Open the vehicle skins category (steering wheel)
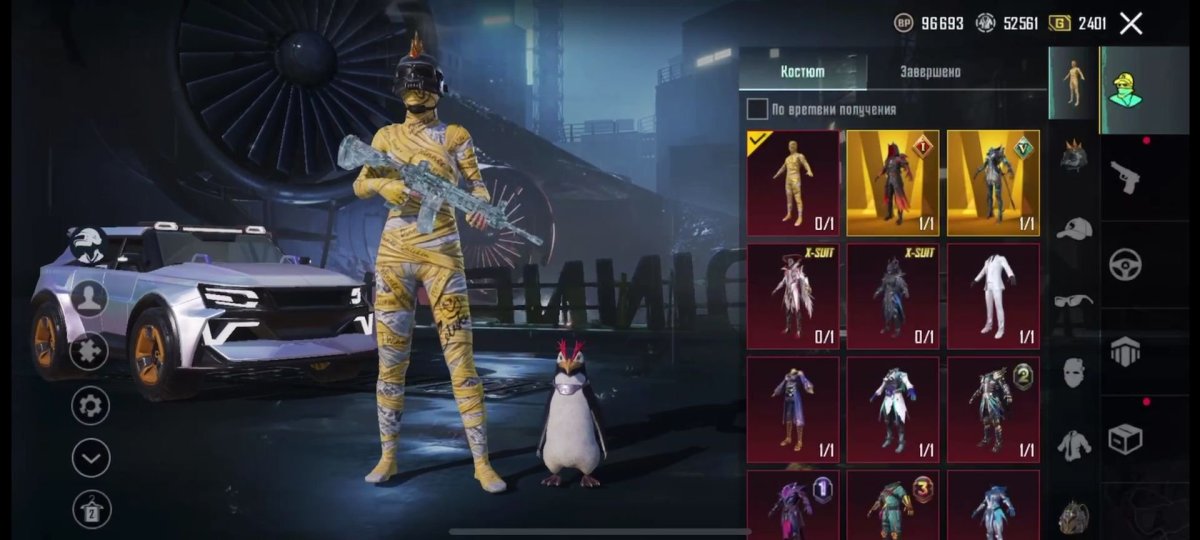1200x540 pixels. click(1126, 265)
